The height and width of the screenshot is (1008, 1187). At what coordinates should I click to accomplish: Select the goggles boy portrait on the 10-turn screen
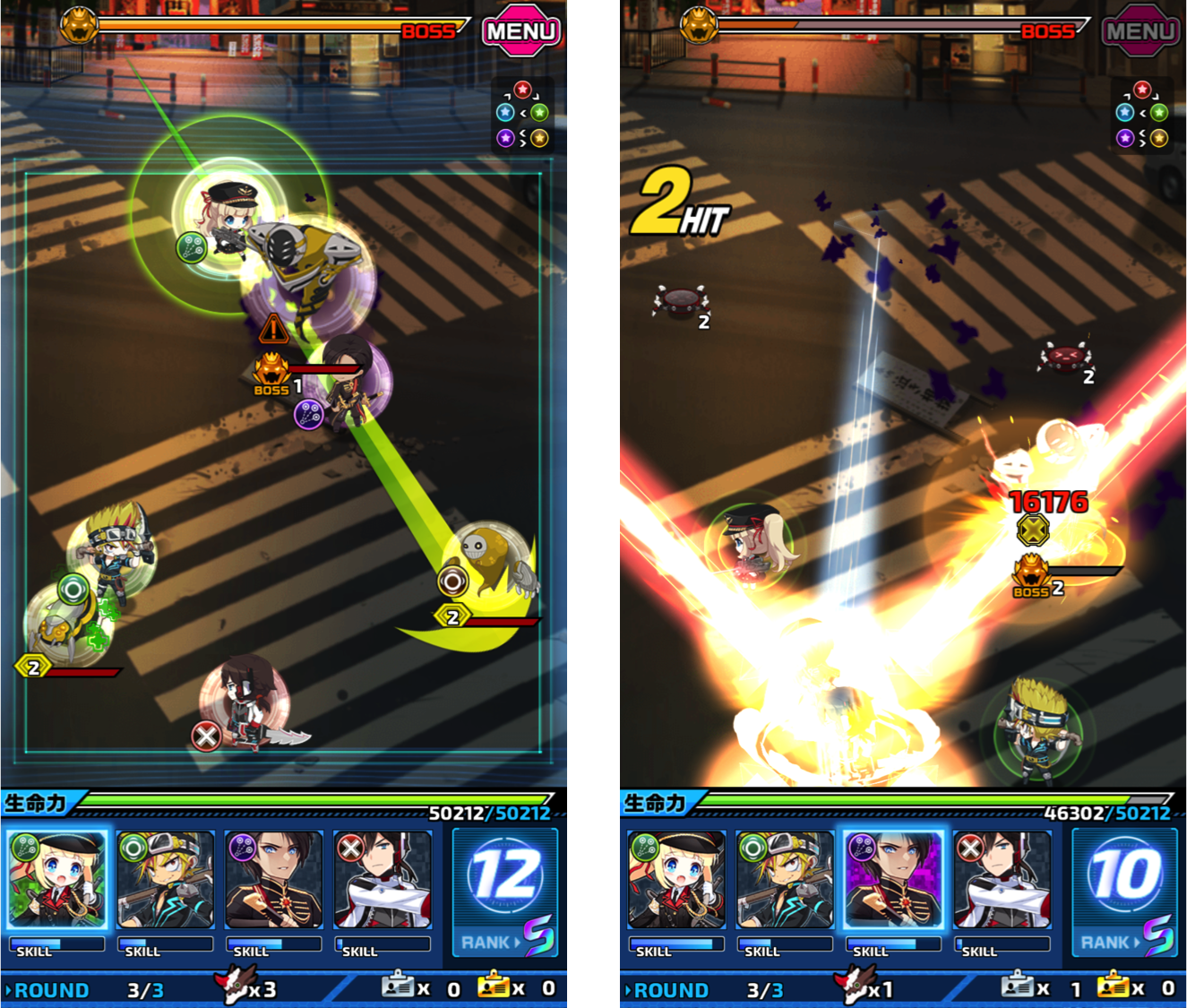785,879
